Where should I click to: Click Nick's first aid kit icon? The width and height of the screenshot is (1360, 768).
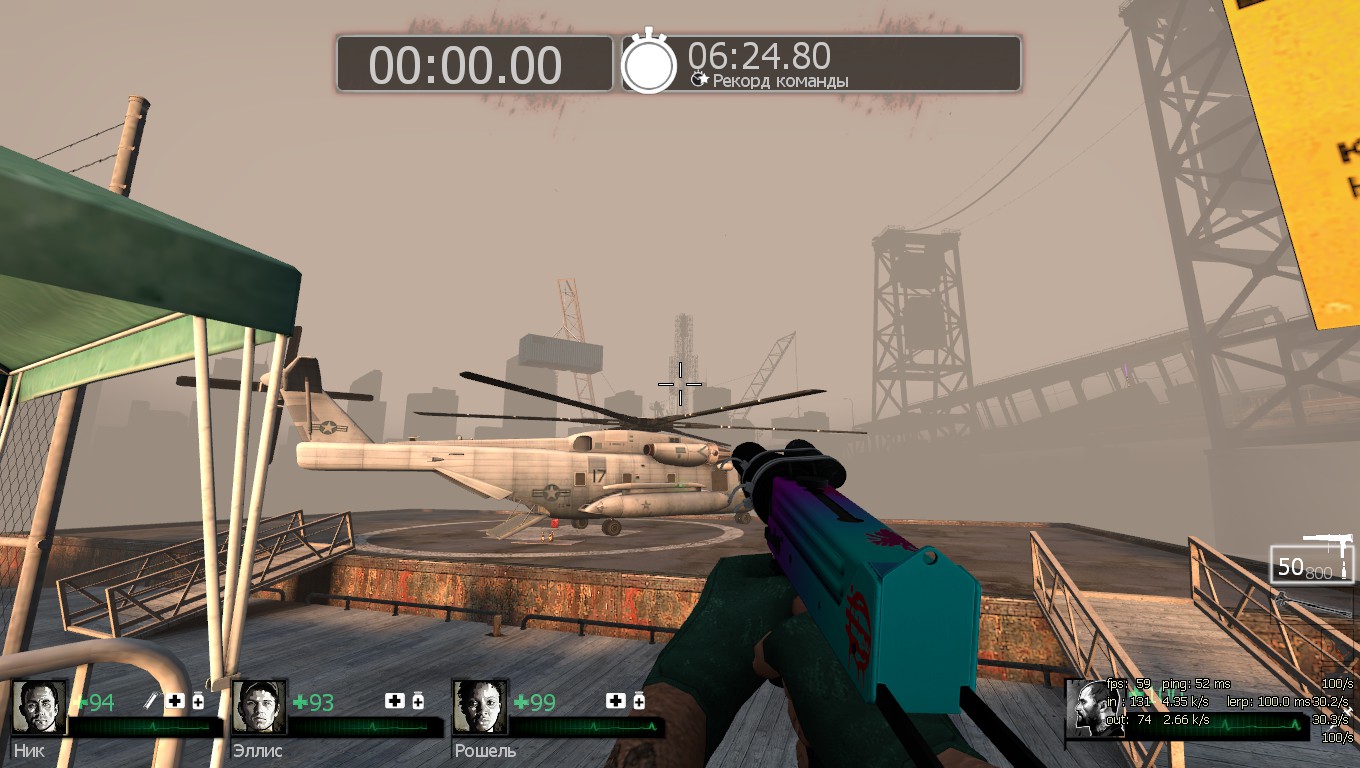175,701
